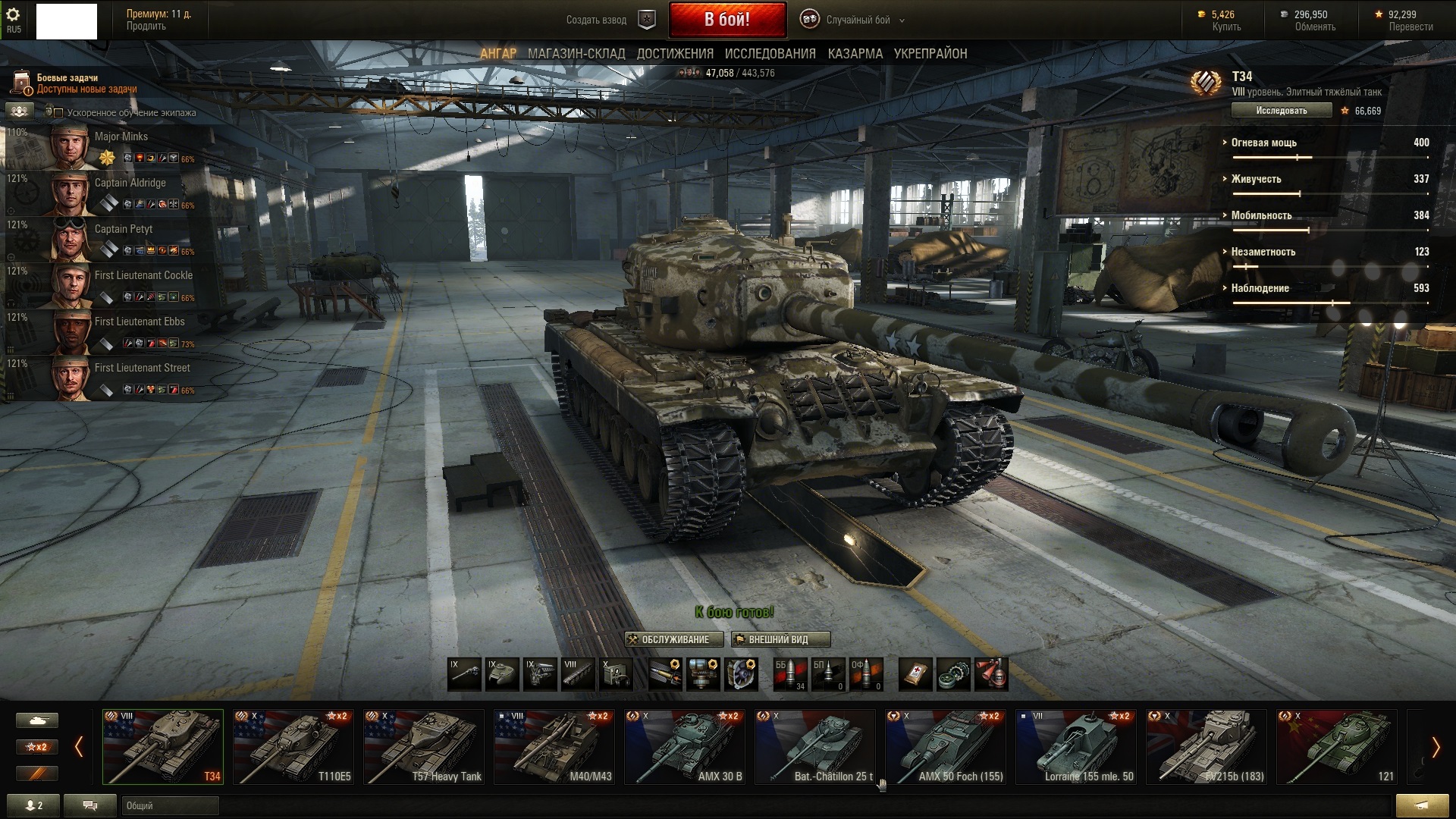Go to the ИССЛЕДОВАНИЯ tab
1456x819 pixels.
(770, 54)
